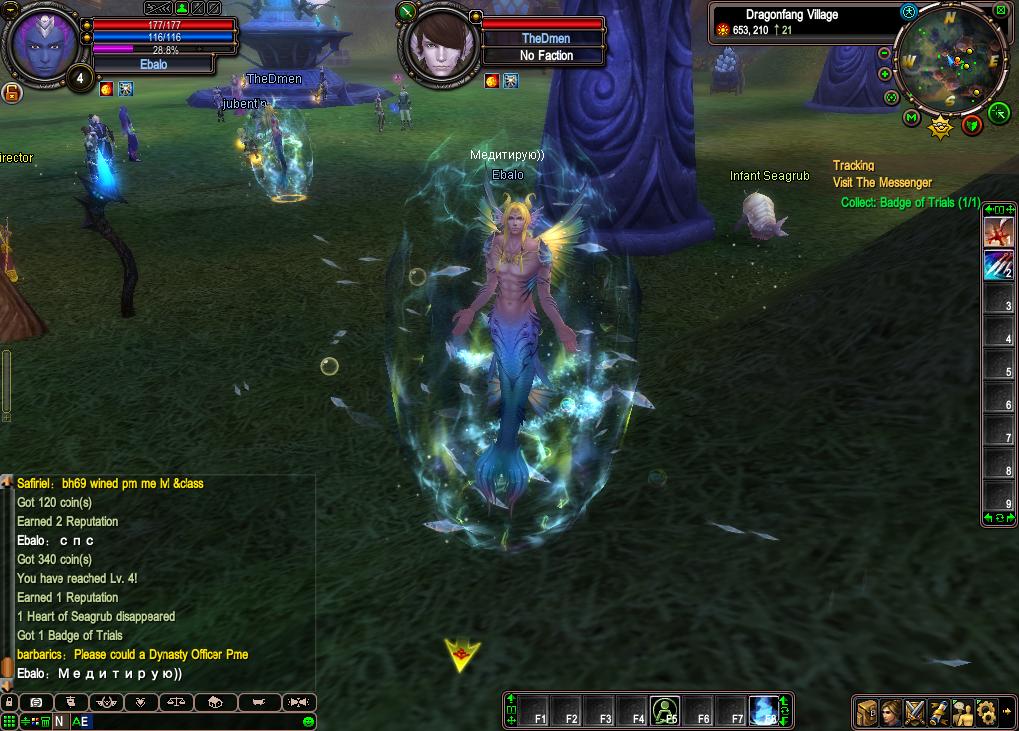This screenshot has height=731, width=1019.
Task: Select the speech bubble chat channel tab
Action: (x=36, y=702)
